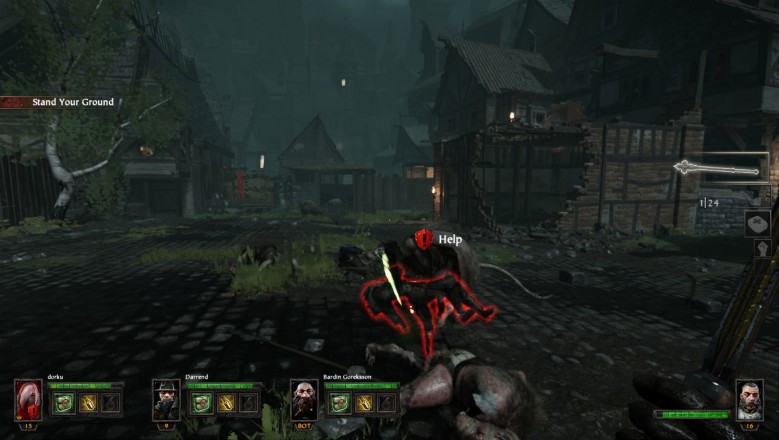Select dorku's green healing item slot

pyautogui.click(x=61, y=402)
